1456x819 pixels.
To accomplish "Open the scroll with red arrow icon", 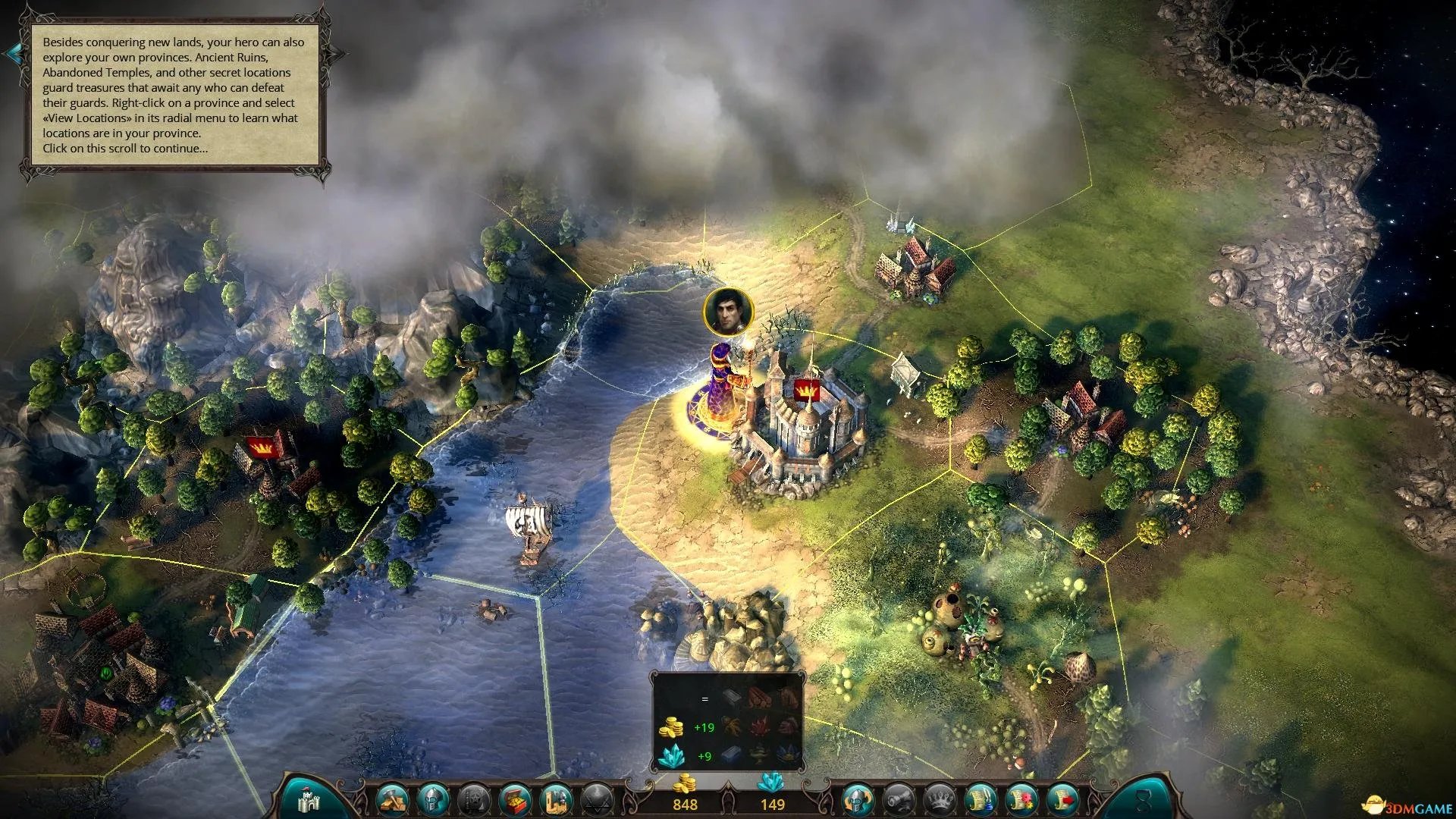I will click(x=1063, y=799).
